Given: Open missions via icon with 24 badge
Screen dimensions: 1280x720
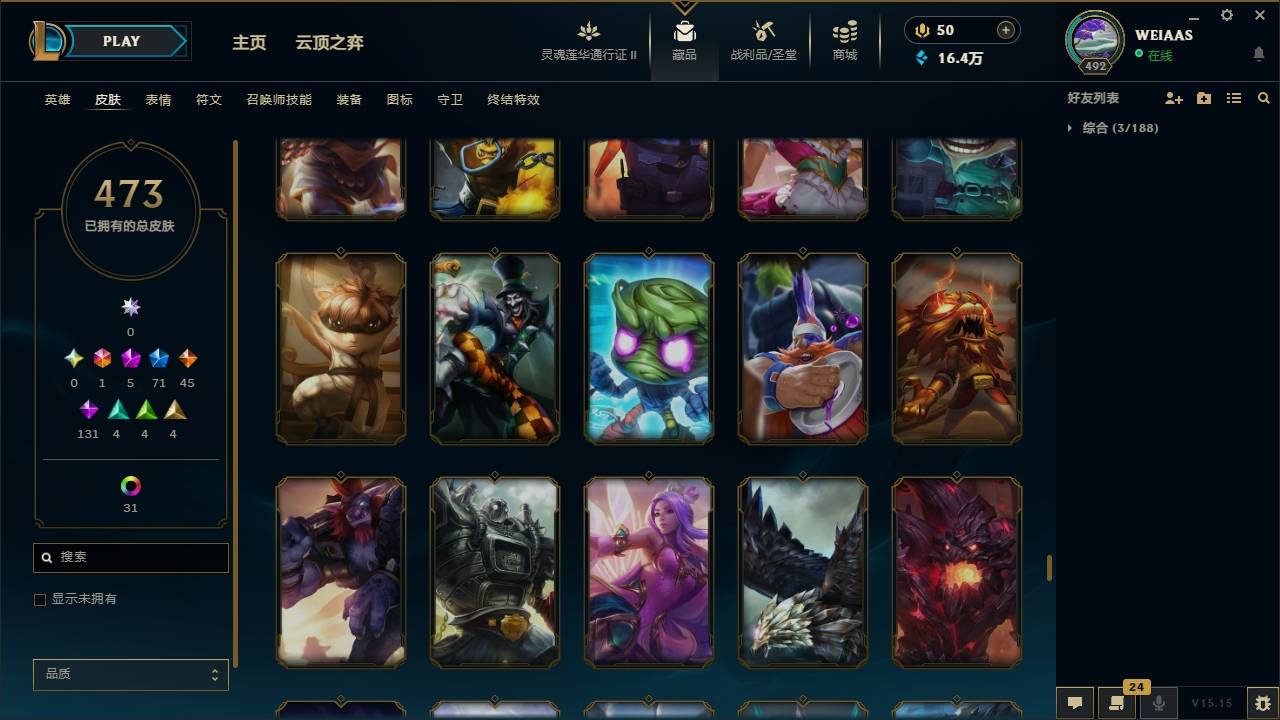Looking at the screenshot, I should [x=1115, y=702].
